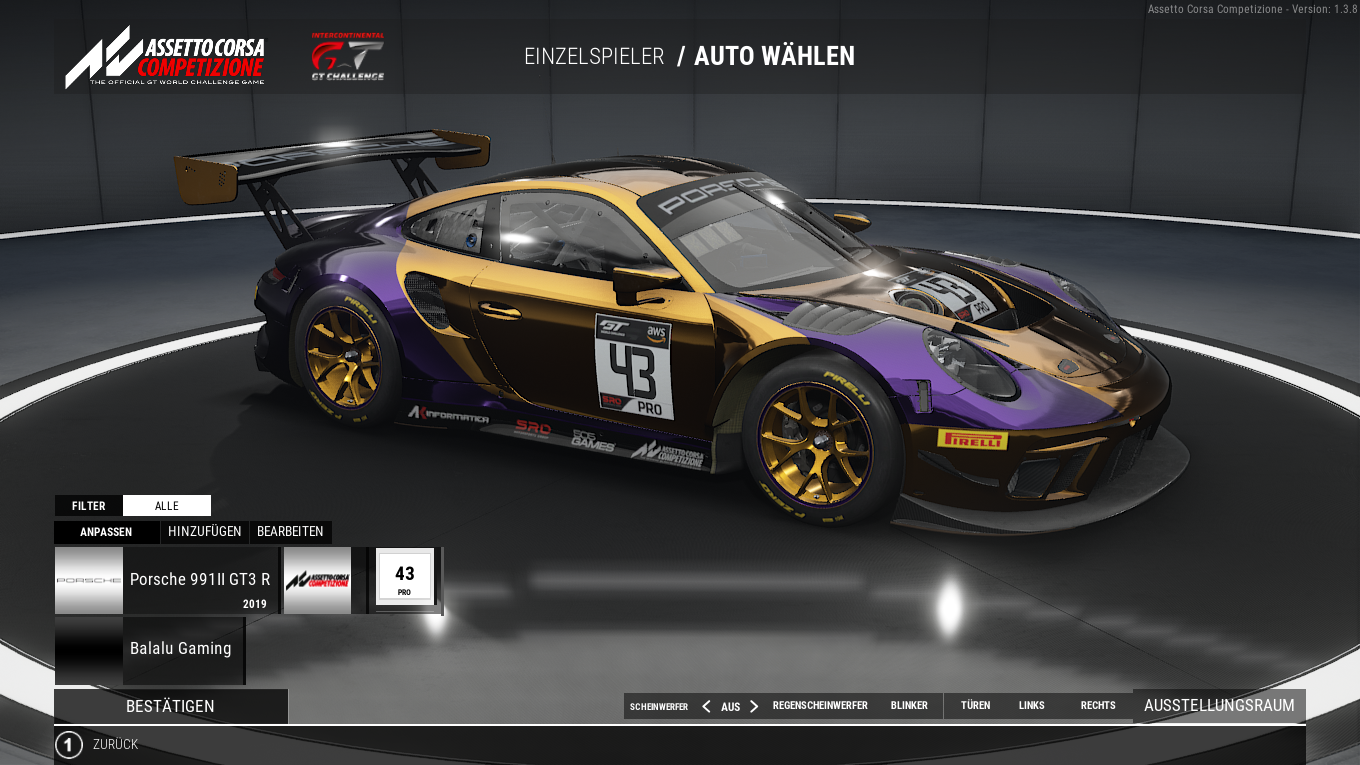Toggle the Regenscheinwerfer rain lights
Image resolution: width=1360 pixels, height=765 pixels.
pos(820,706)
